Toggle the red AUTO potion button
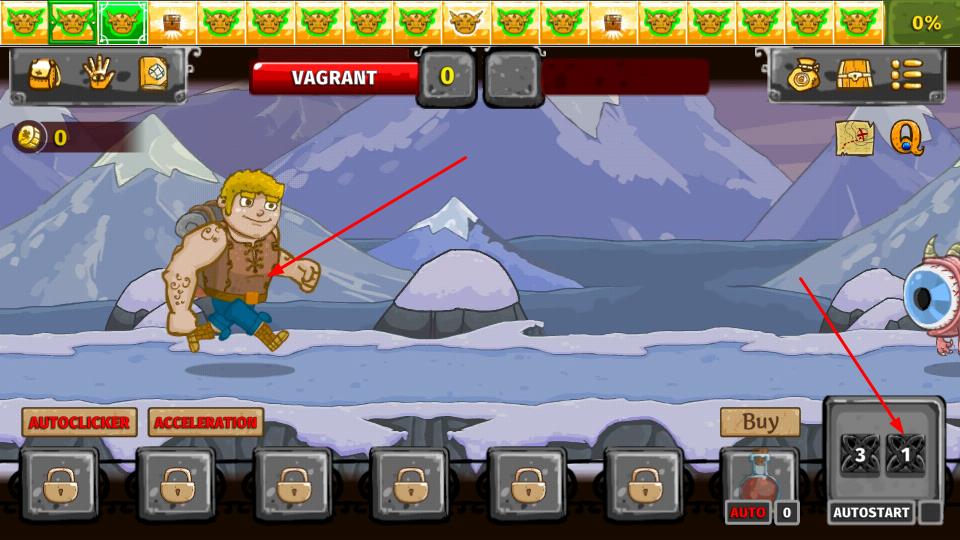This screenshot has height=540, width=960. tap(748, 513)
